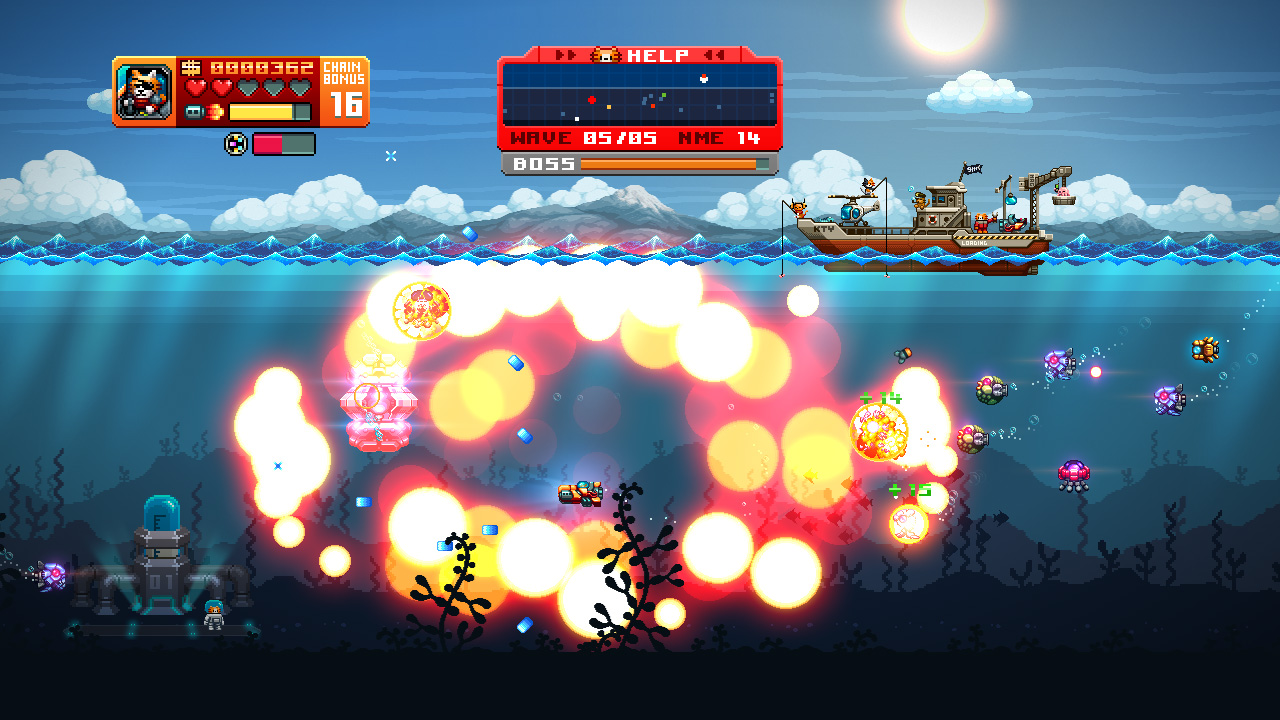This screenshot has height=720, width=1280.
Task: Select the torpedo weapon icon below the hearts
Action: (x=194, y=111)
